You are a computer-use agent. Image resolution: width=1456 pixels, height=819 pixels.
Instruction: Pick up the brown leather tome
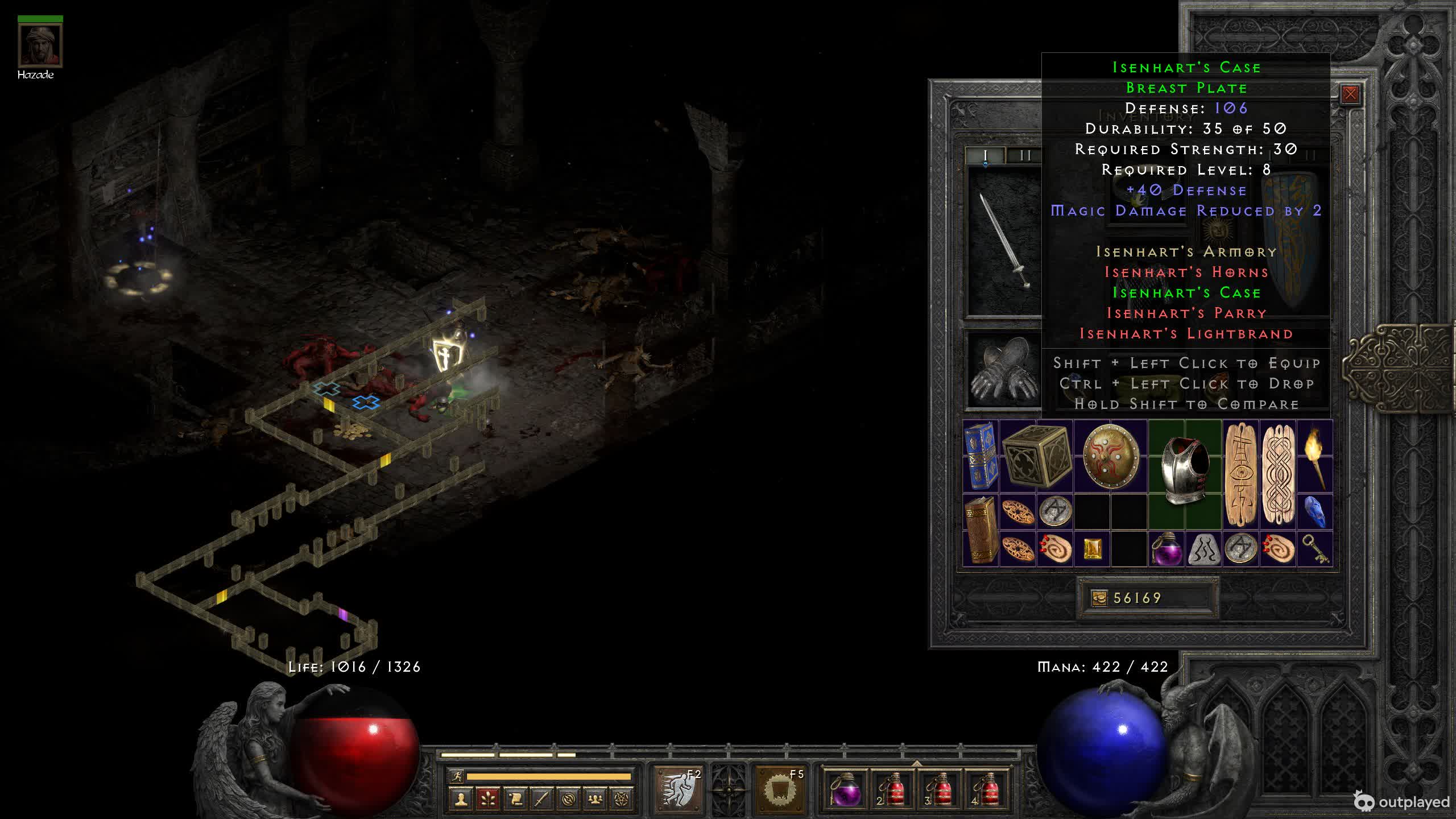981,530
